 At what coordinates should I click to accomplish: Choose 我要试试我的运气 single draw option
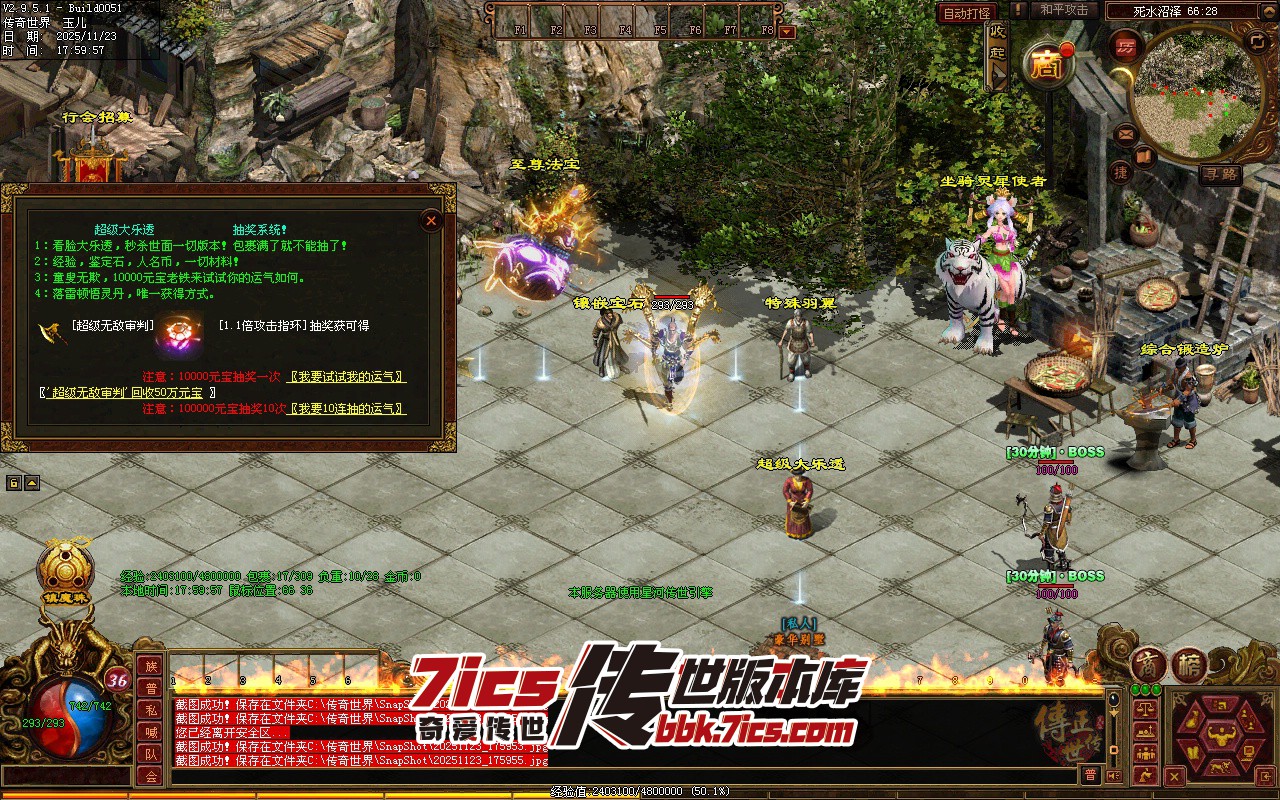pyautogui.click(x=345, y=377)
